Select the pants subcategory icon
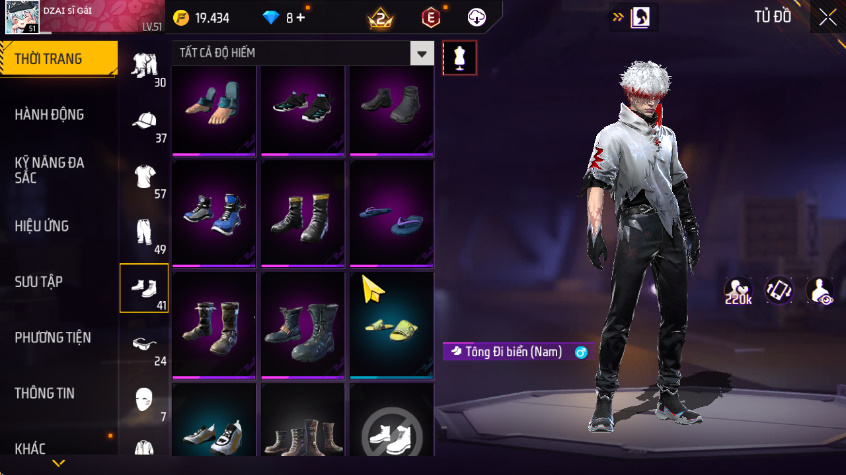 [144, 233]
